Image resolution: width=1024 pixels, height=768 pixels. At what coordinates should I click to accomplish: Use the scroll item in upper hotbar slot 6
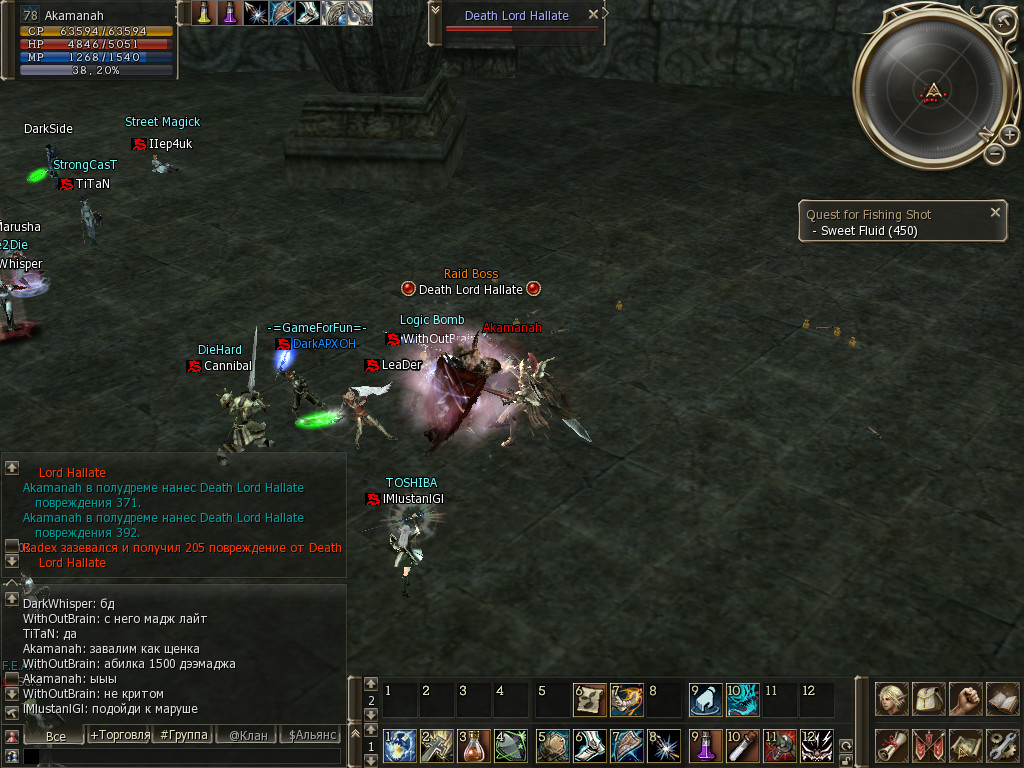590,699
